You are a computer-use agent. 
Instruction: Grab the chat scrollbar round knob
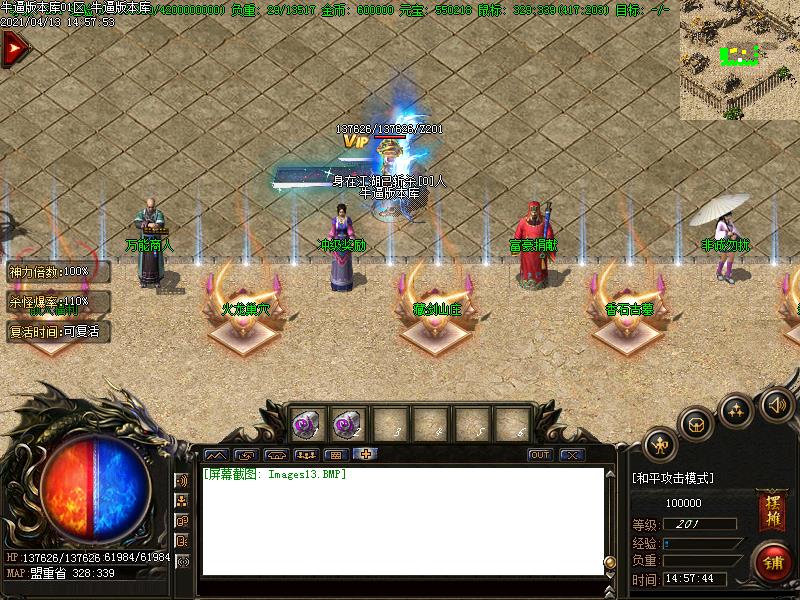610,560
